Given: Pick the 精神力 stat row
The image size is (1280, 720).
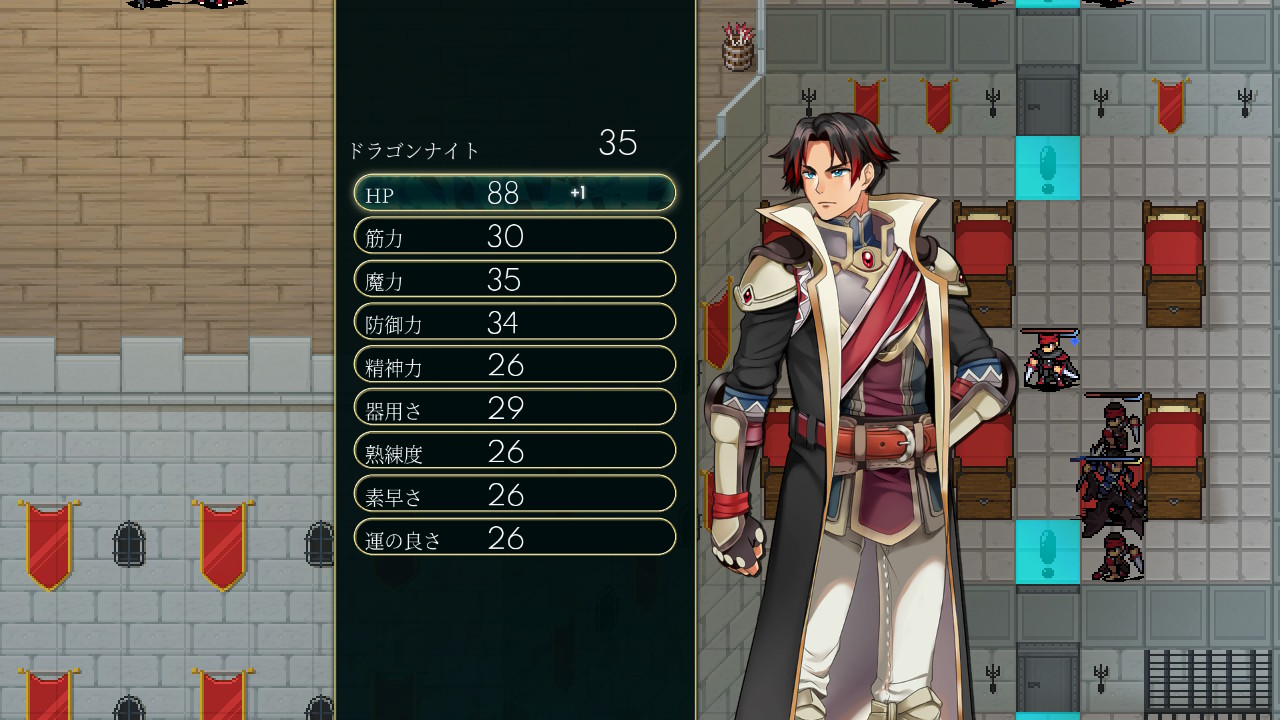Looking at the screenshot, I should 514,365.
